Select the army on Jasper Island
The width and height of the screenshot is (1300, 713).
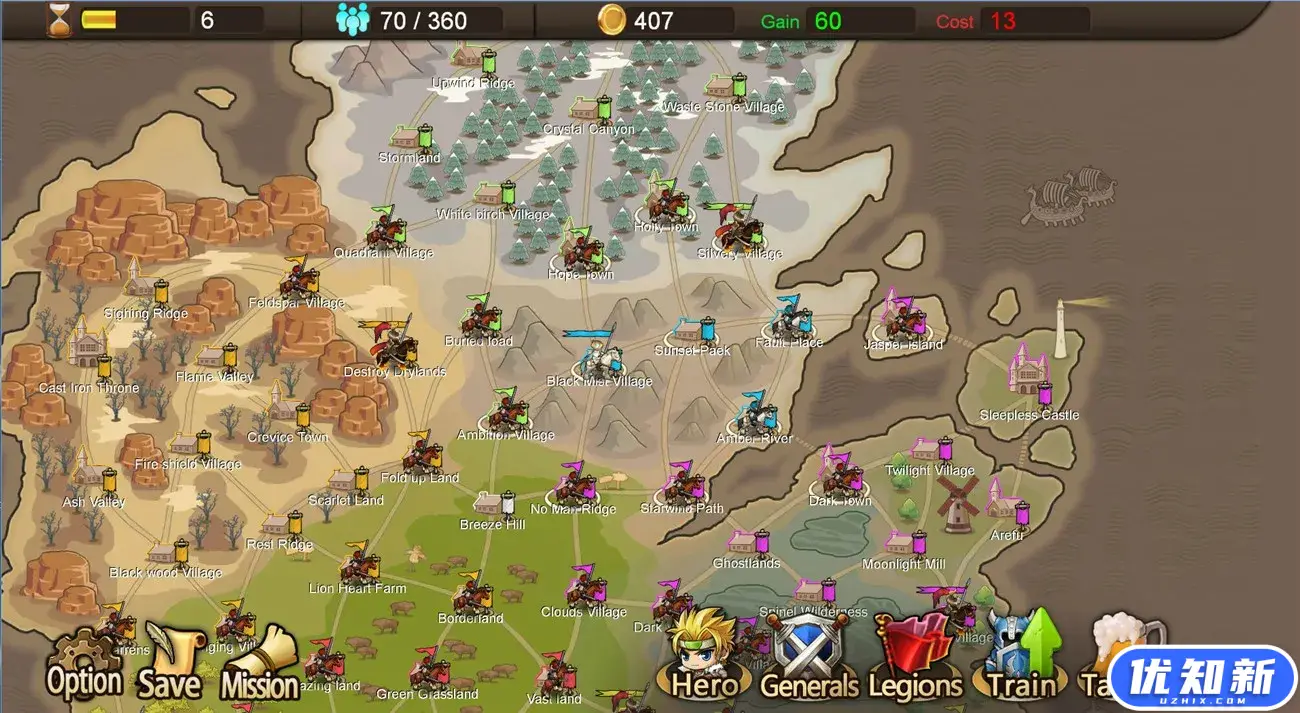[x=902, y=320]
